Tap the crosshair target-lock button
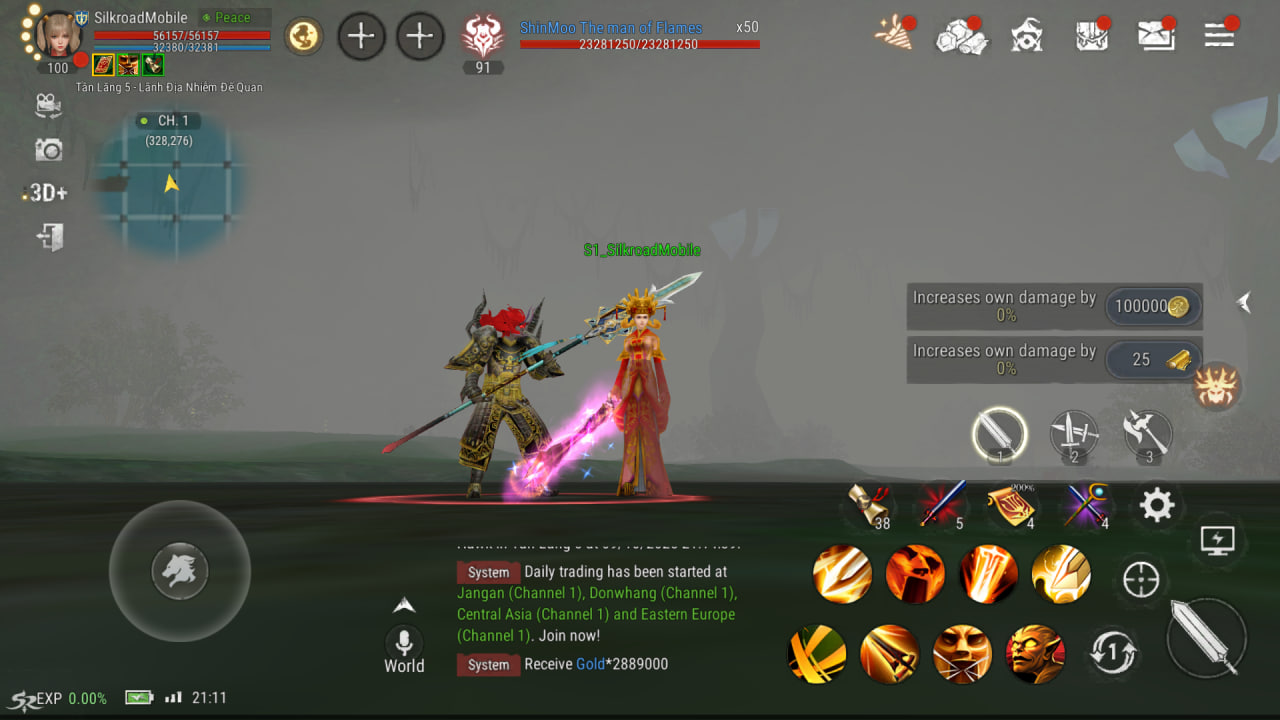 click(x=1141, y=579)
